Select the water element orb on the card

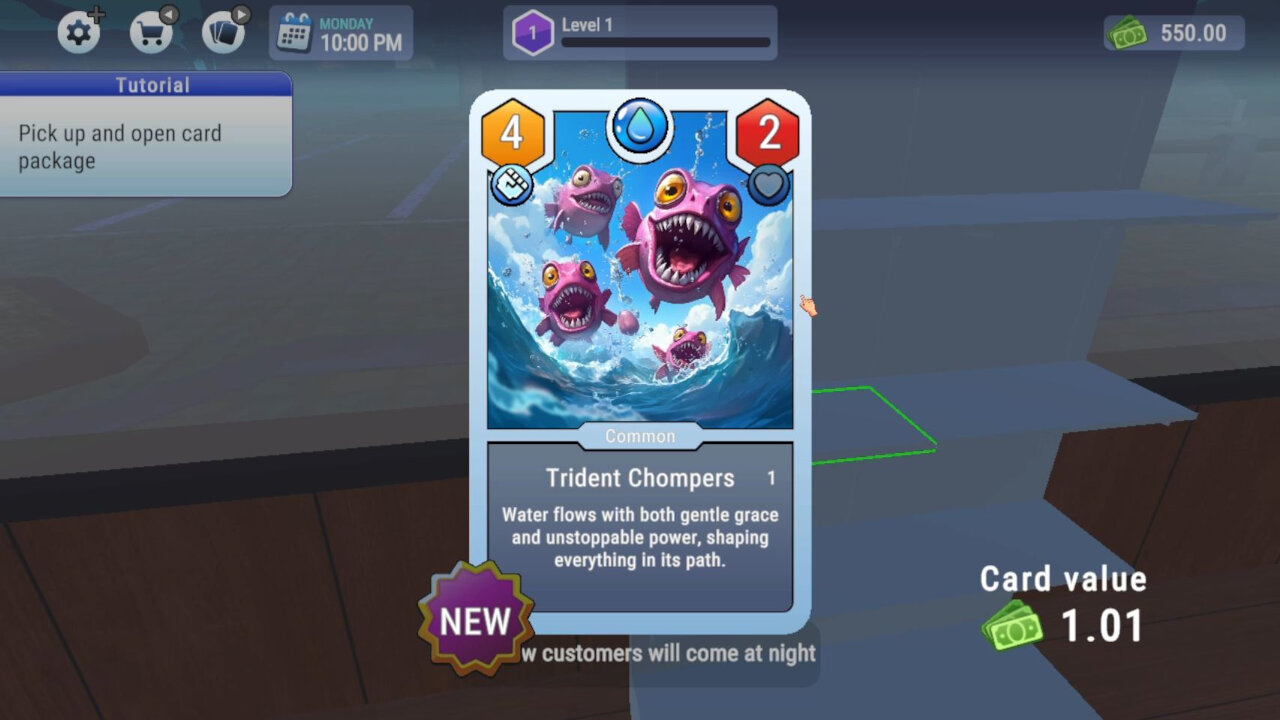(639, 127)
